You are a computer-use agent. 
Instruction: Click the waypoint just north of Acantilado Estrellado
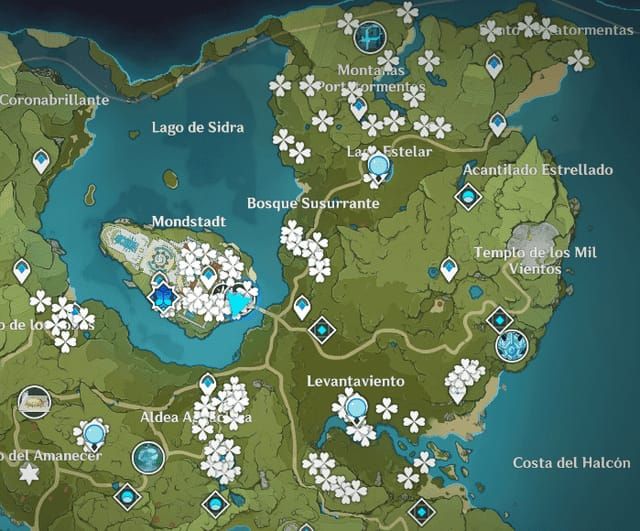497,123
